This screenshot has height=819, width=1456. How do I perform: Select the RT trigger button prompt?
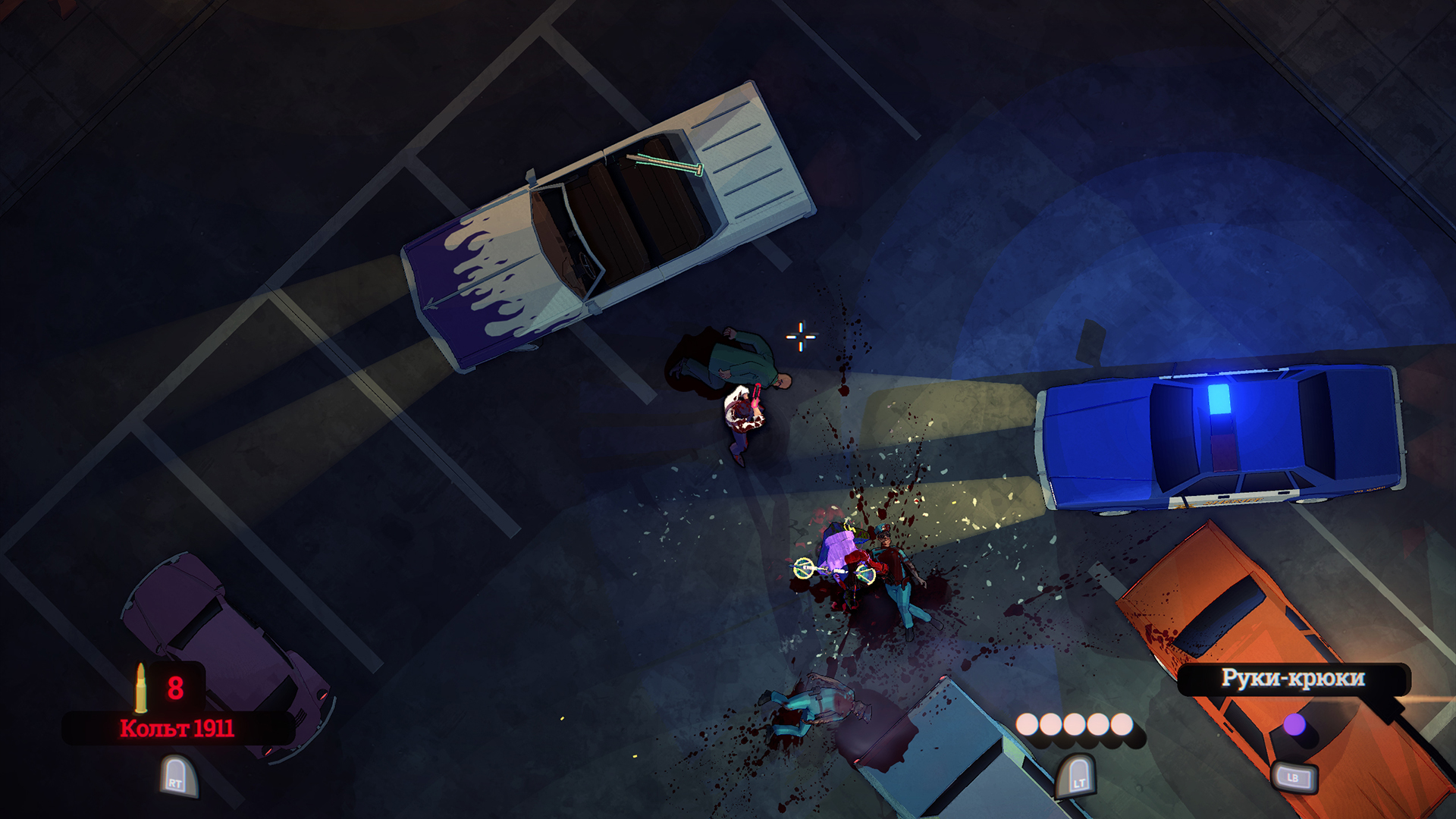tap(180, 776)
